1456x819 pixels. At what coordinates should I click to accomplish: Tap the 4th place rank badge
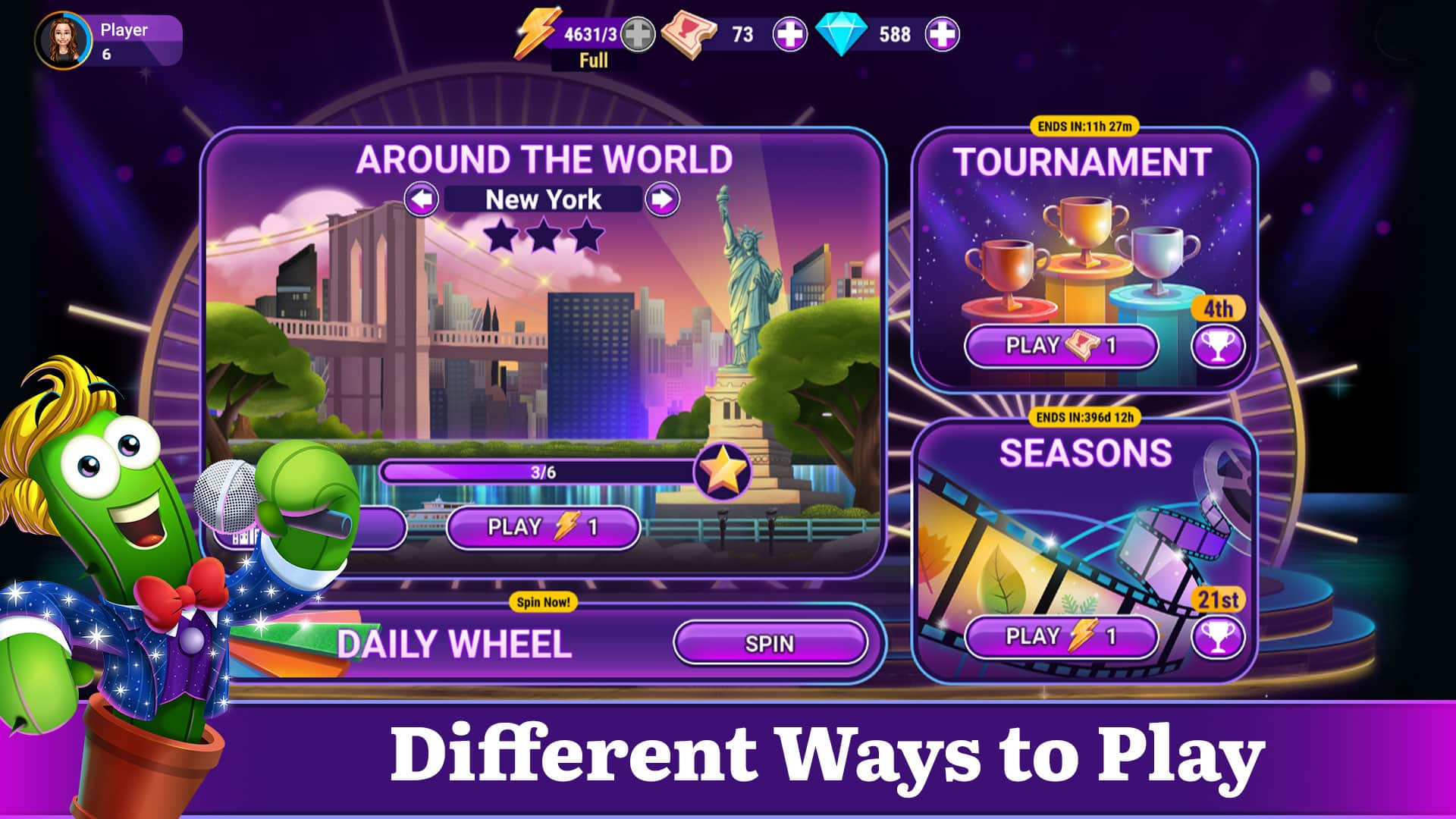1217,308
